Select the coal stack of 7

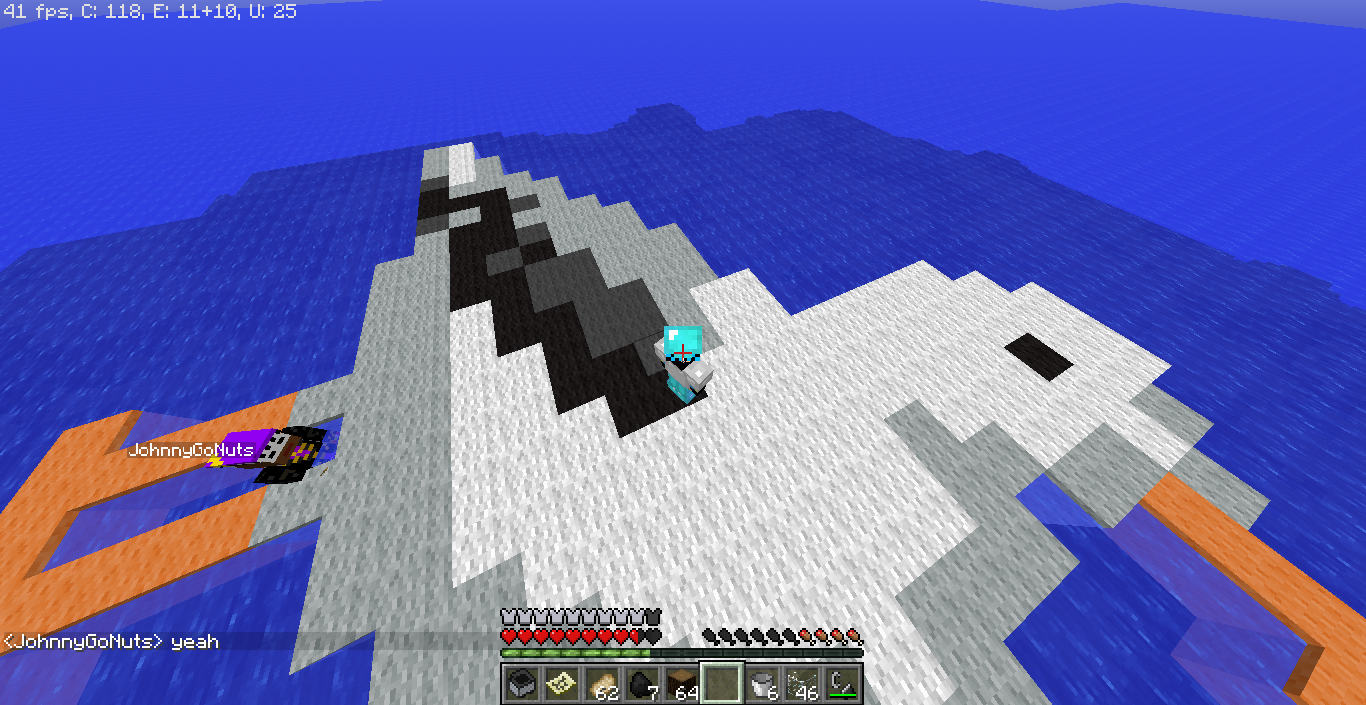point(641,684)
